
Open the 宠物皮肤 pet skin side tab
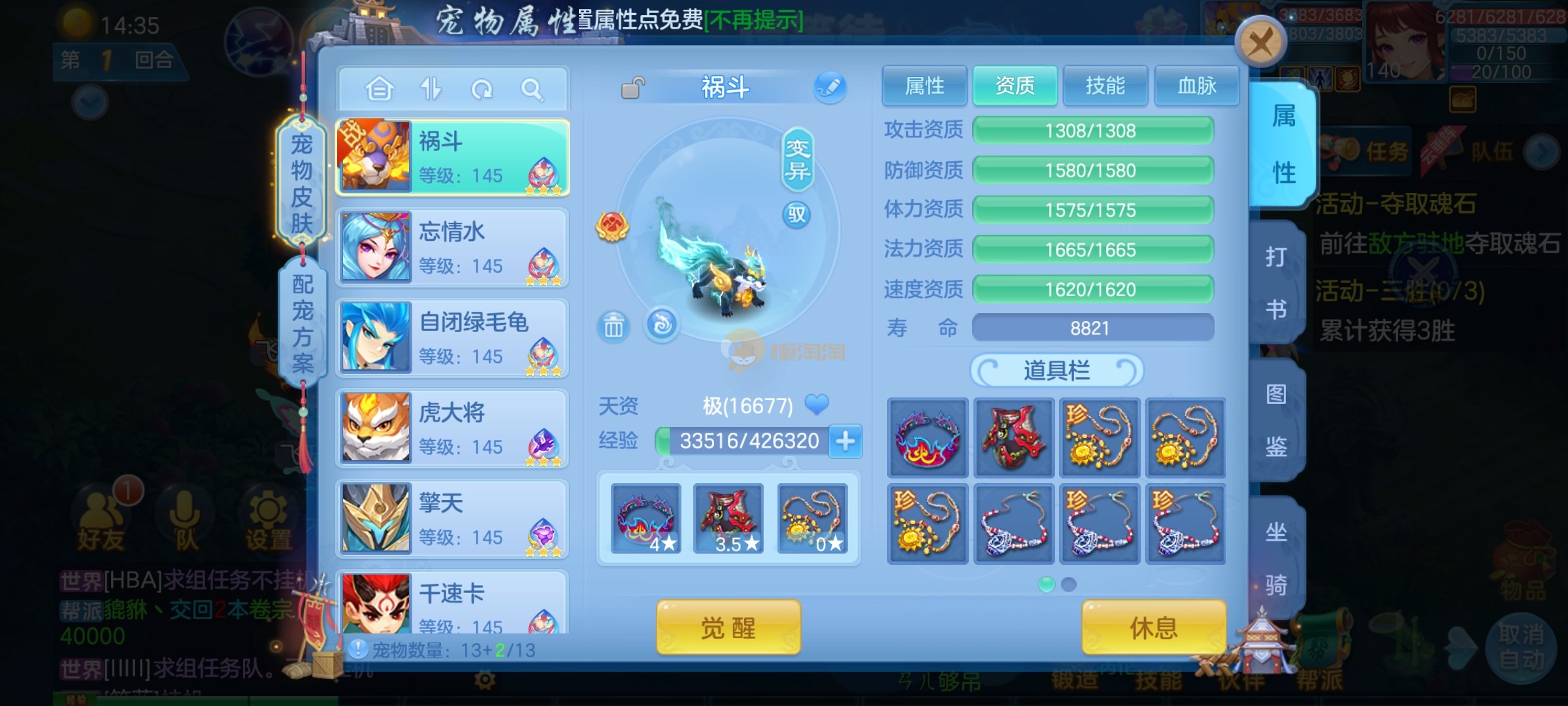301,183
